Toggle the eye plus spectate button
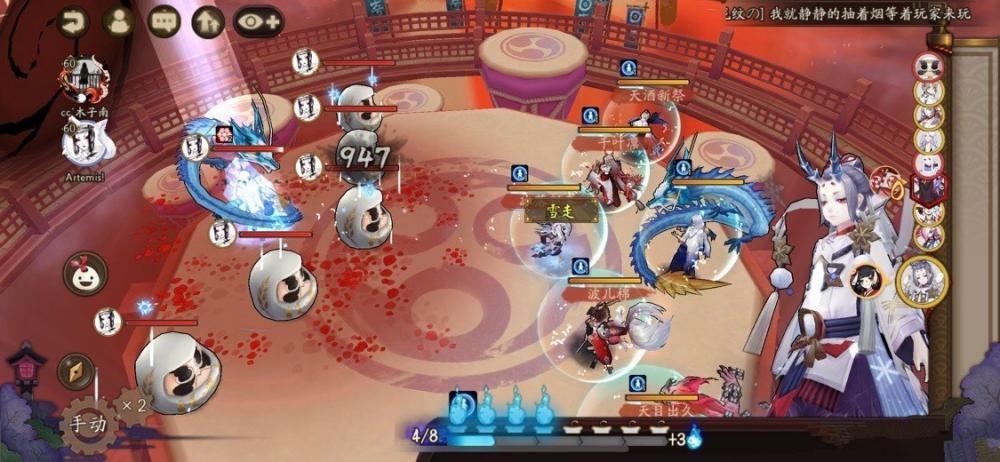 (258, 21)
